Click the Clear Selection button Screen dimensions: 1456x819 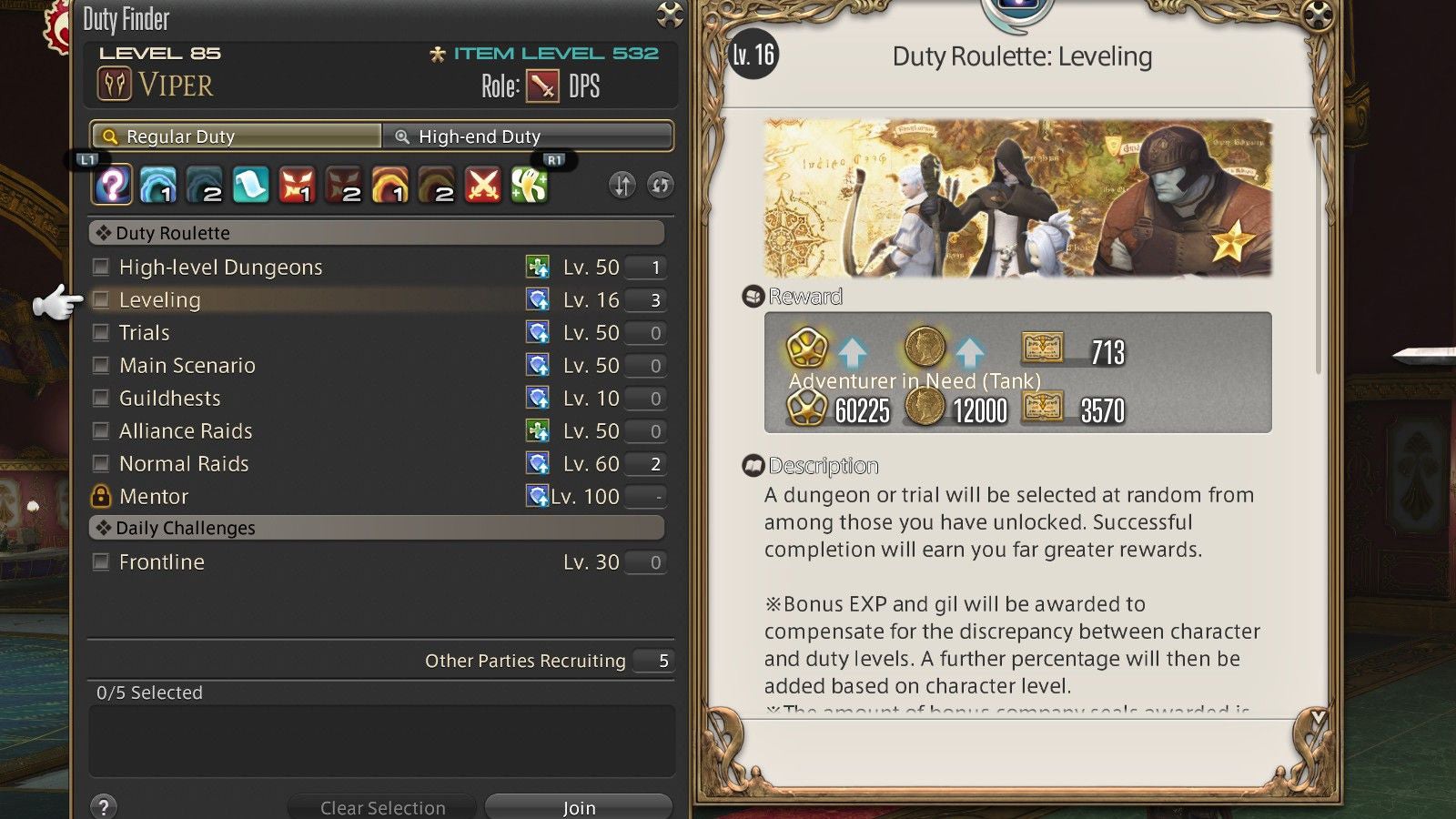pyautogui.click(x=381, y=806)
